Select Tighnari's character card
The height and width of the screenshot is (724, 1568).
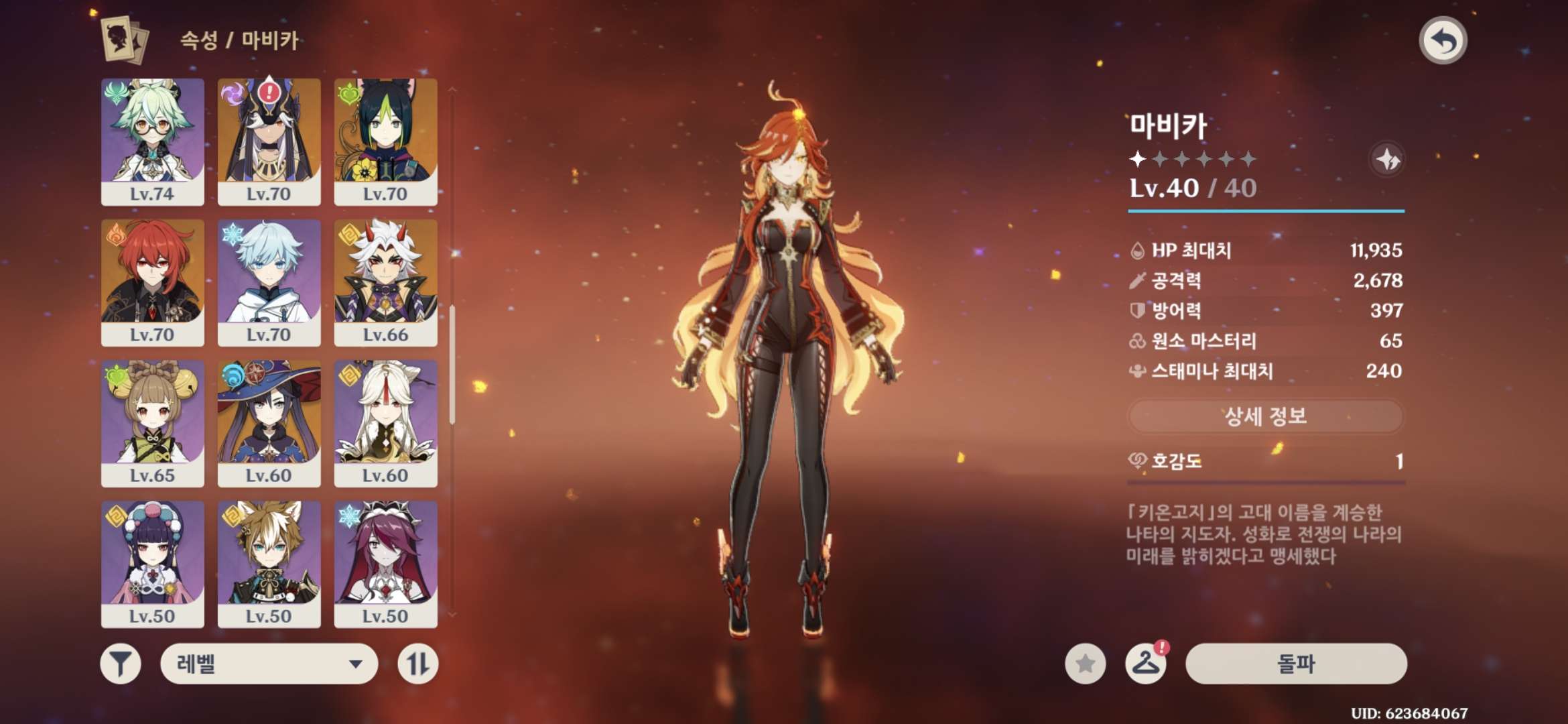385,141
